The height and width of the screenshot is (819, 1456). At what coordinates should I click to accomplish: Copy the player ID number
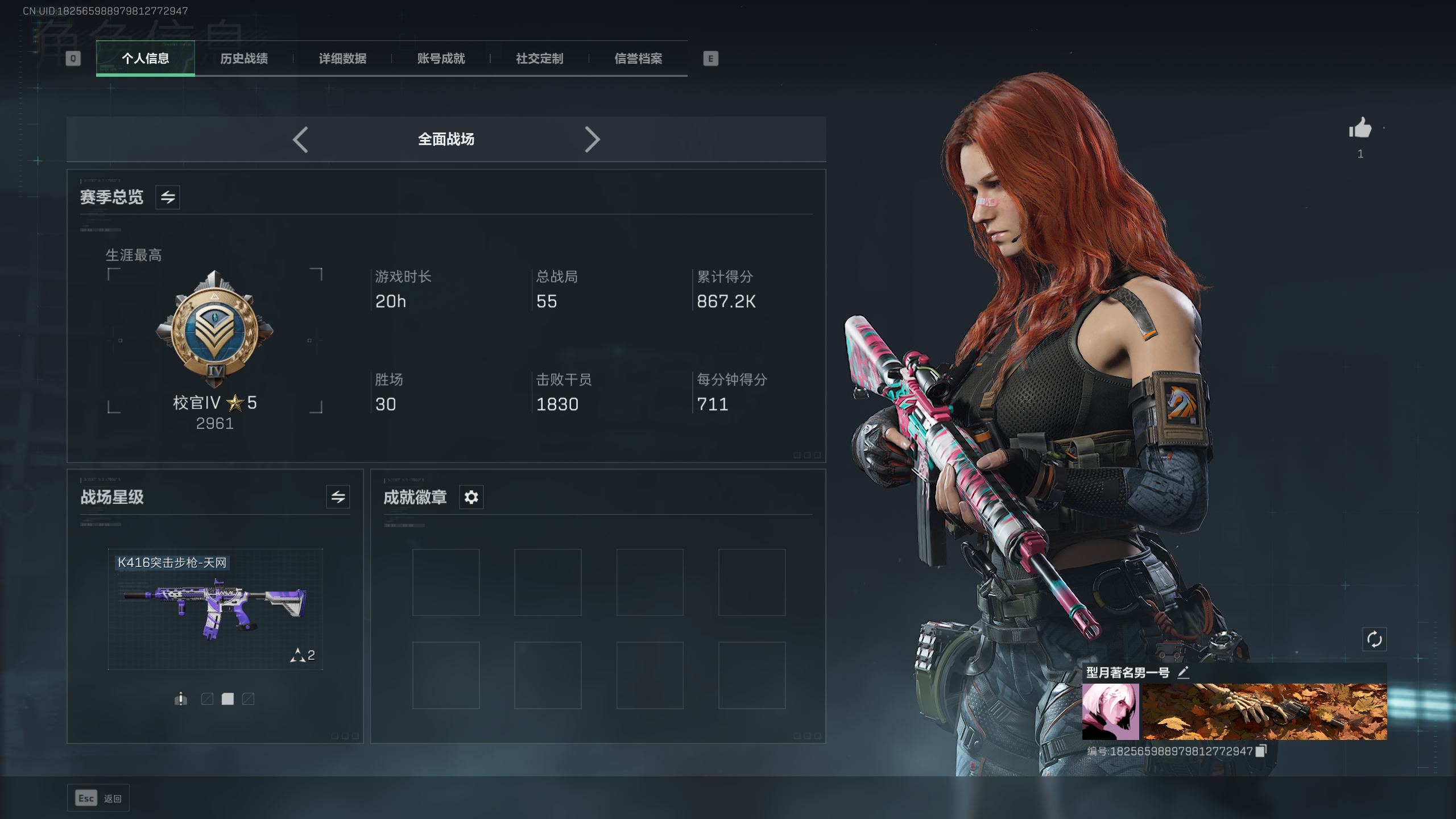pos(1261,751)
